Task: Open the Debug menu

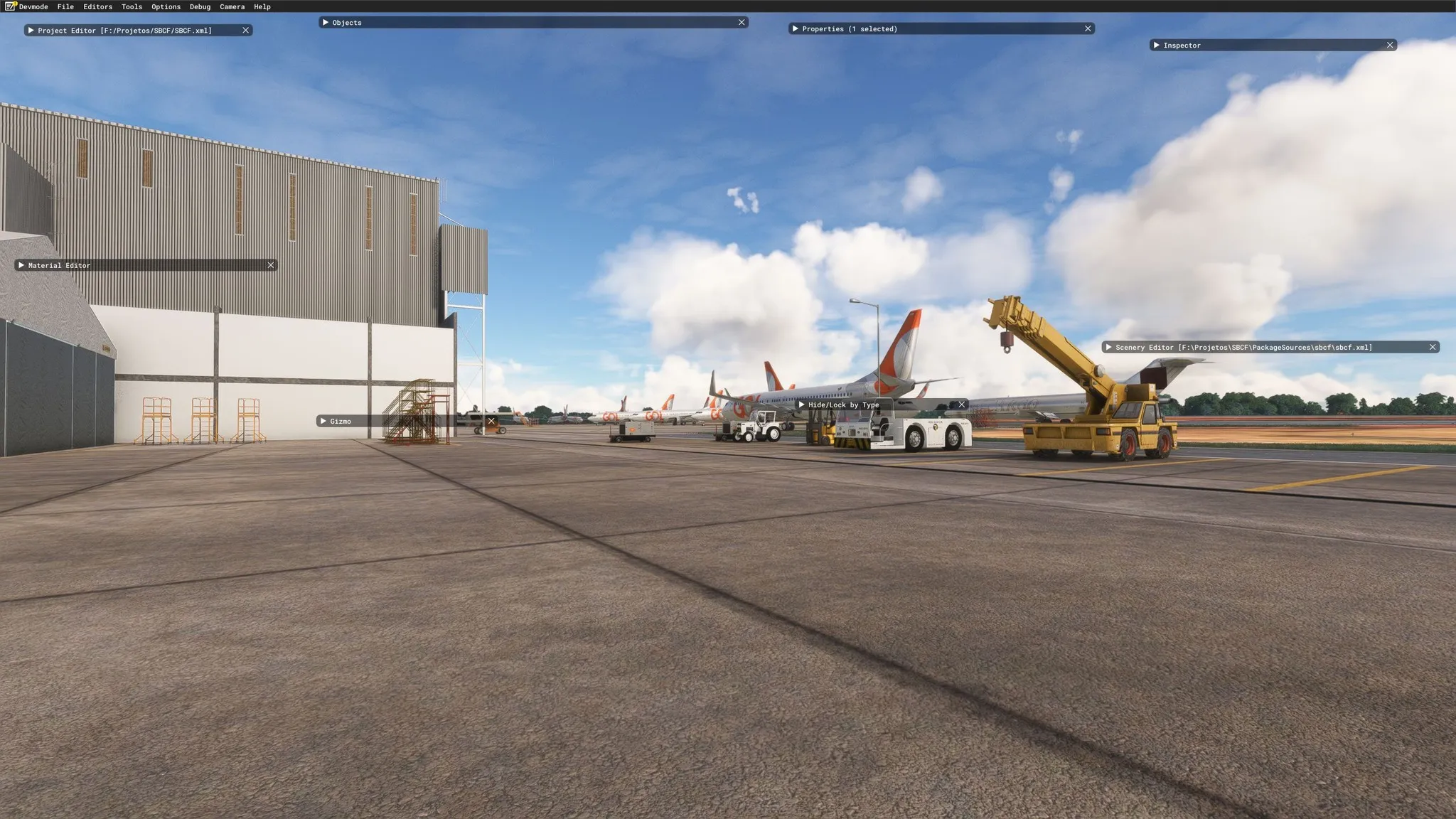Action: click(200, 6)
